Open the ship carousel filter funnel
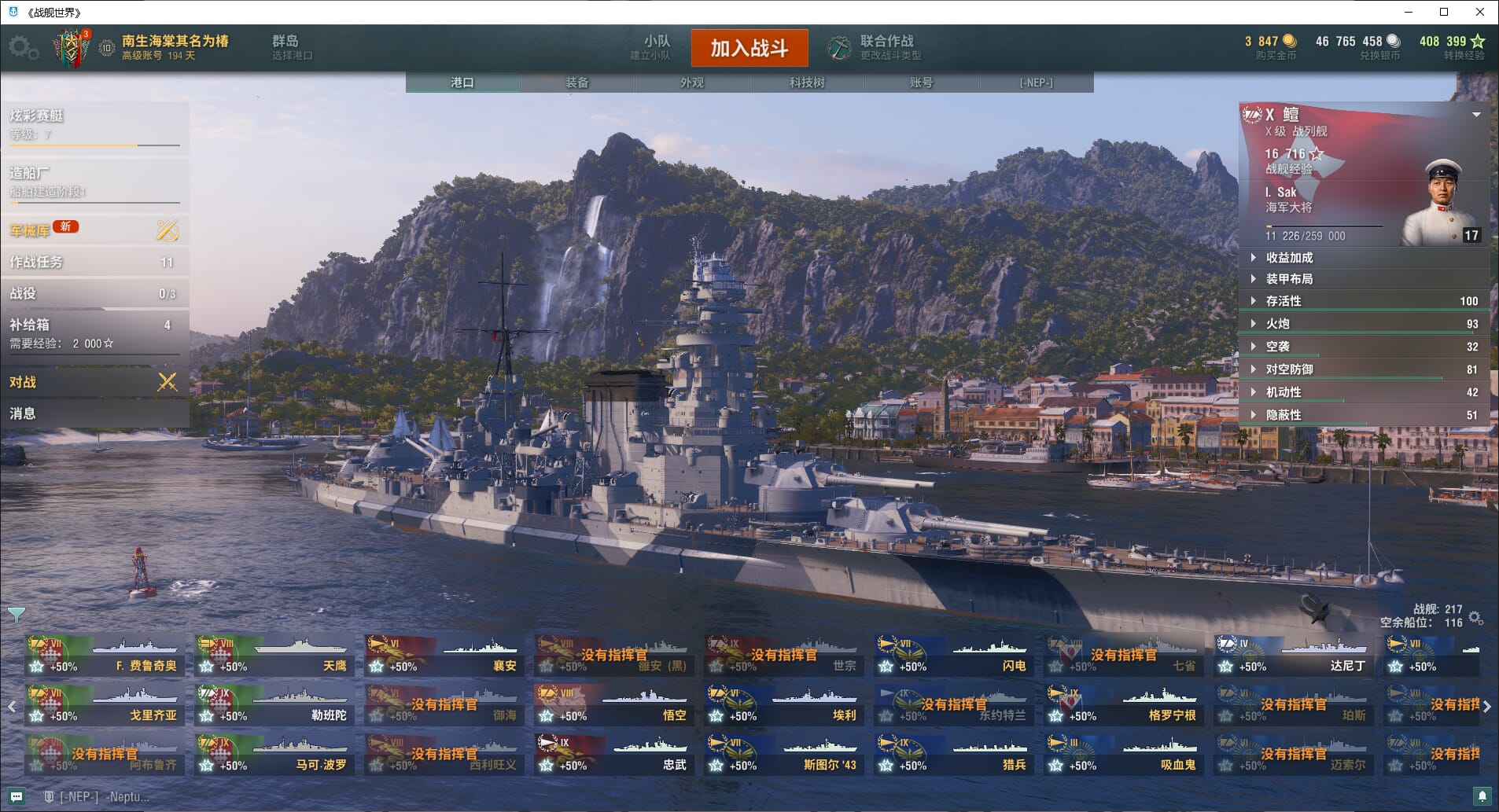 pyautogui.click(x=16, y=614)
